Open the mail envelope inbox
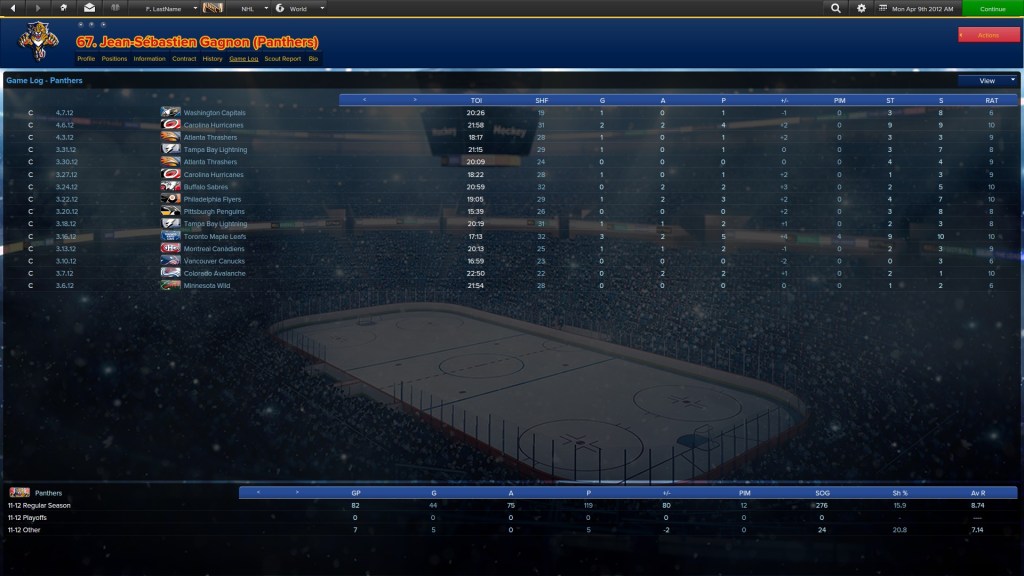The image size is (1024, 576). (x=89, y=8)
